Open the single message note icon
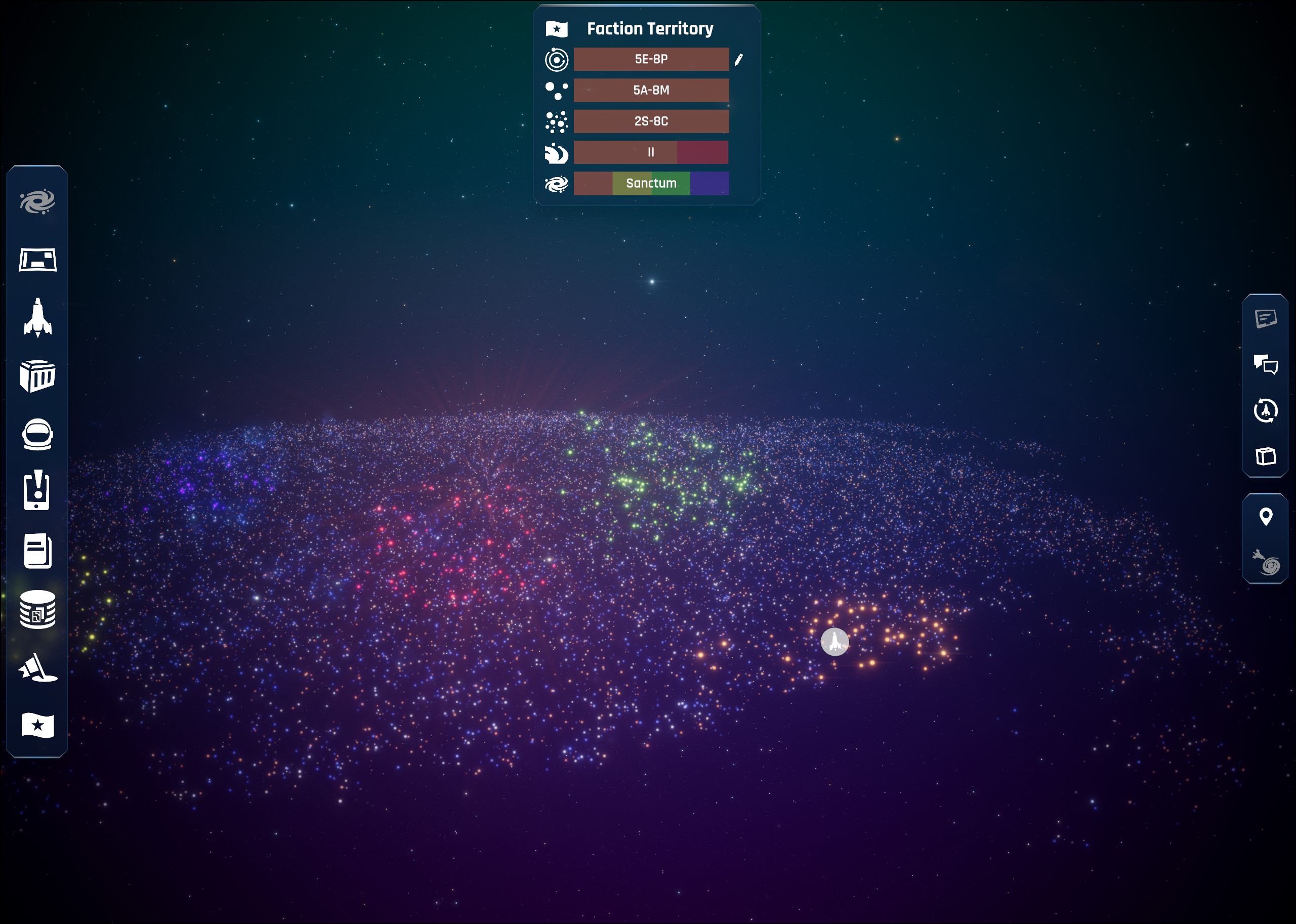Screen dimensions: 1296x924 (x=1265, y=319)
